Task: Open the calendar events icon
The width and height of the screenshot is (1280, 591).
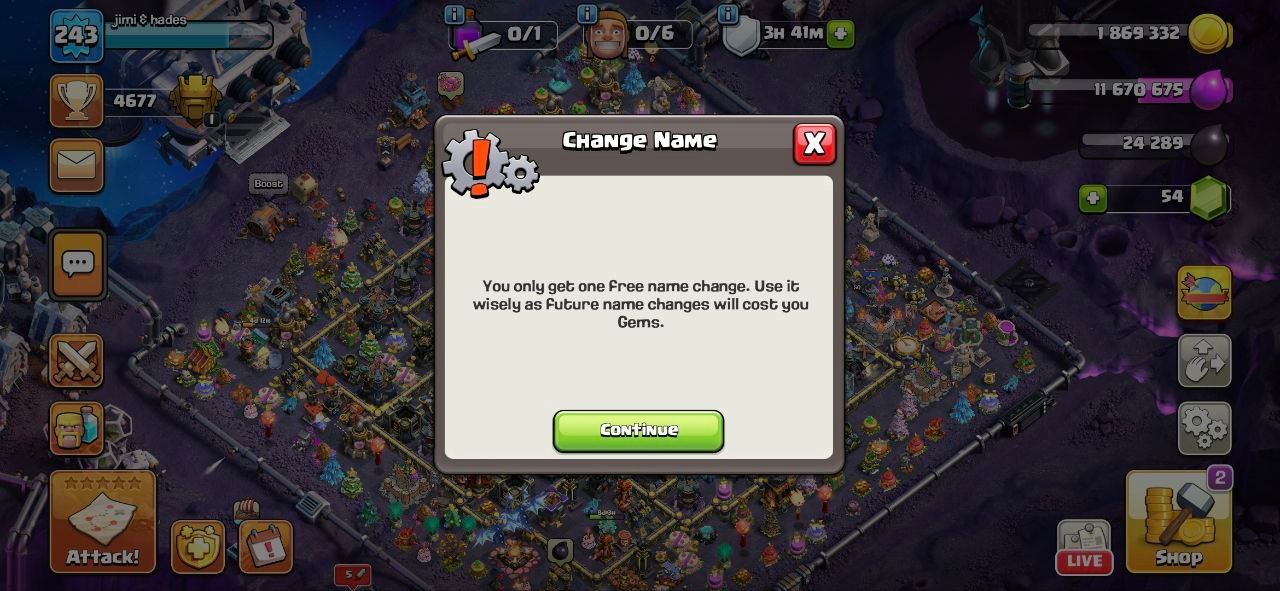Action: point(266,547)
